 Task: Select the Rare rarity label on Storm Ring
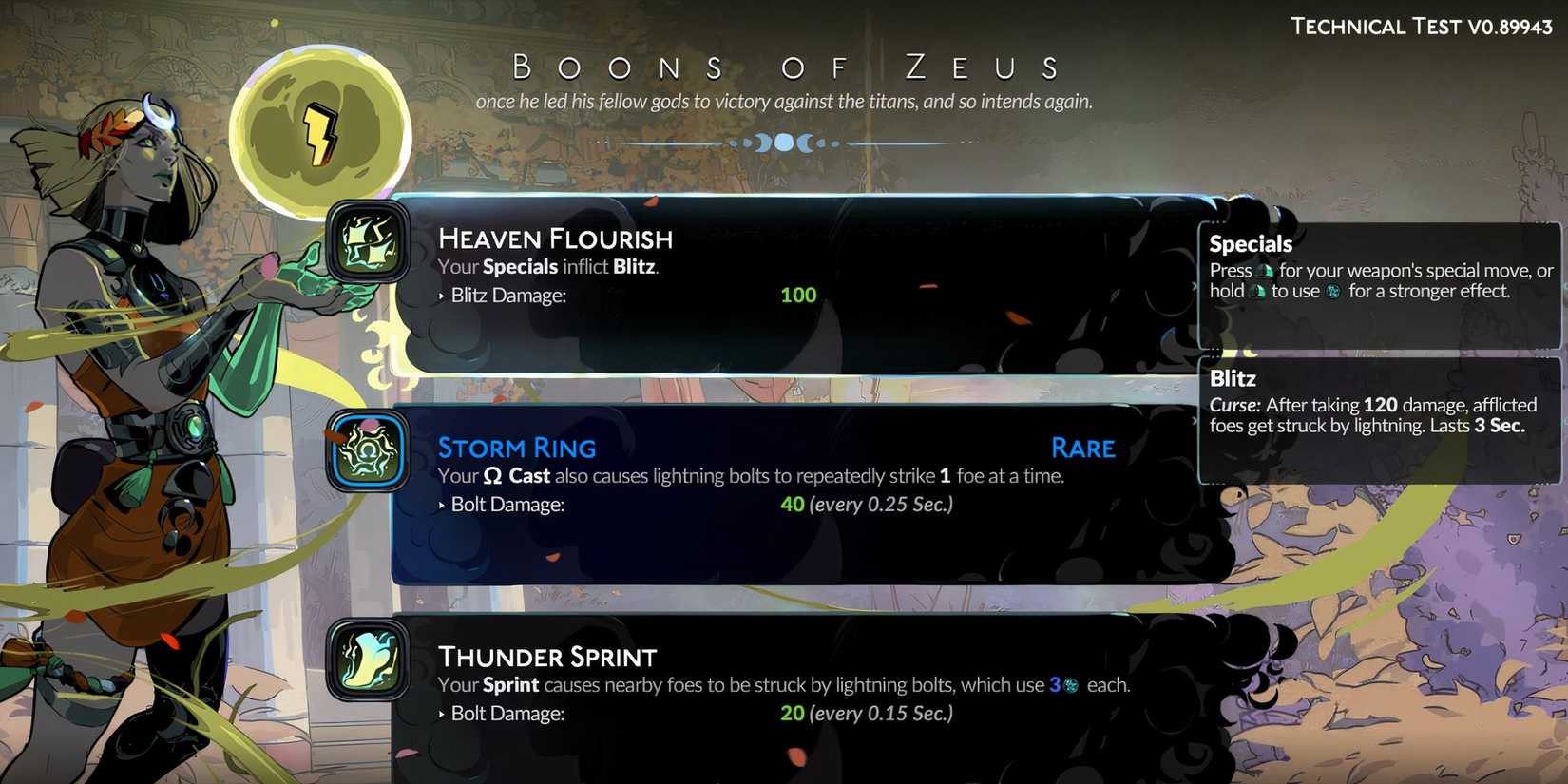[1082, 448]
